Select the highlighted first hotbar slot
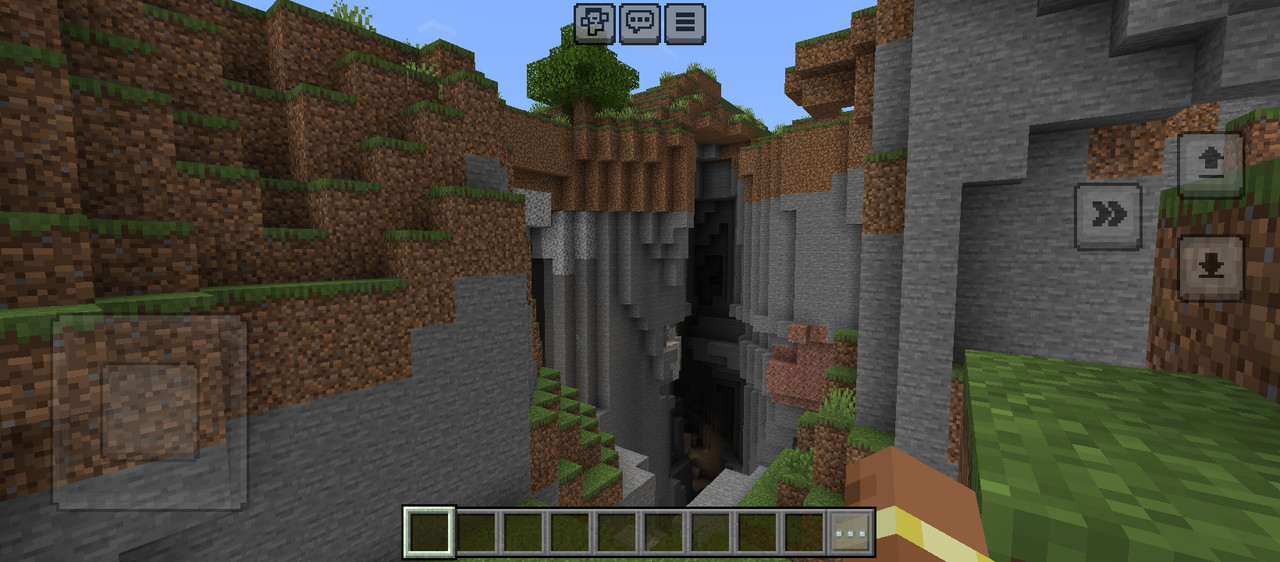This screenshot has height=562, width=1280. coord(429,532)
